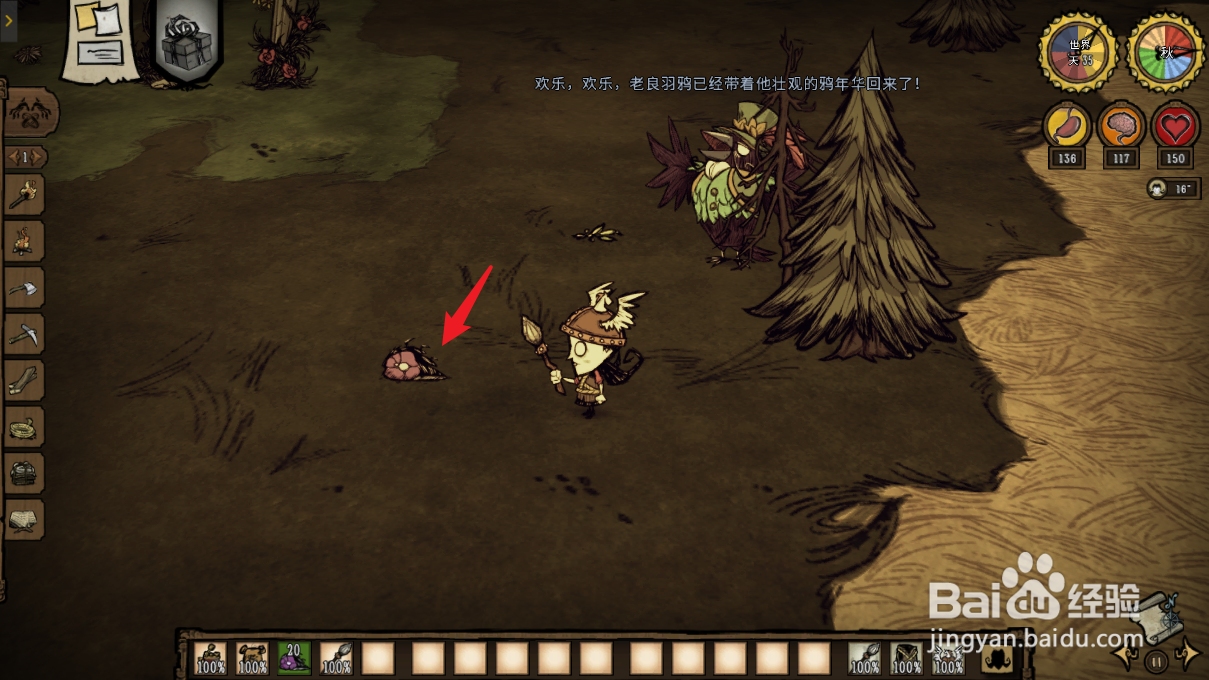The height and width of the screenshot is (680, 1209).
Task: Select the axe crafting tab
Action: [x=24, y=288]
